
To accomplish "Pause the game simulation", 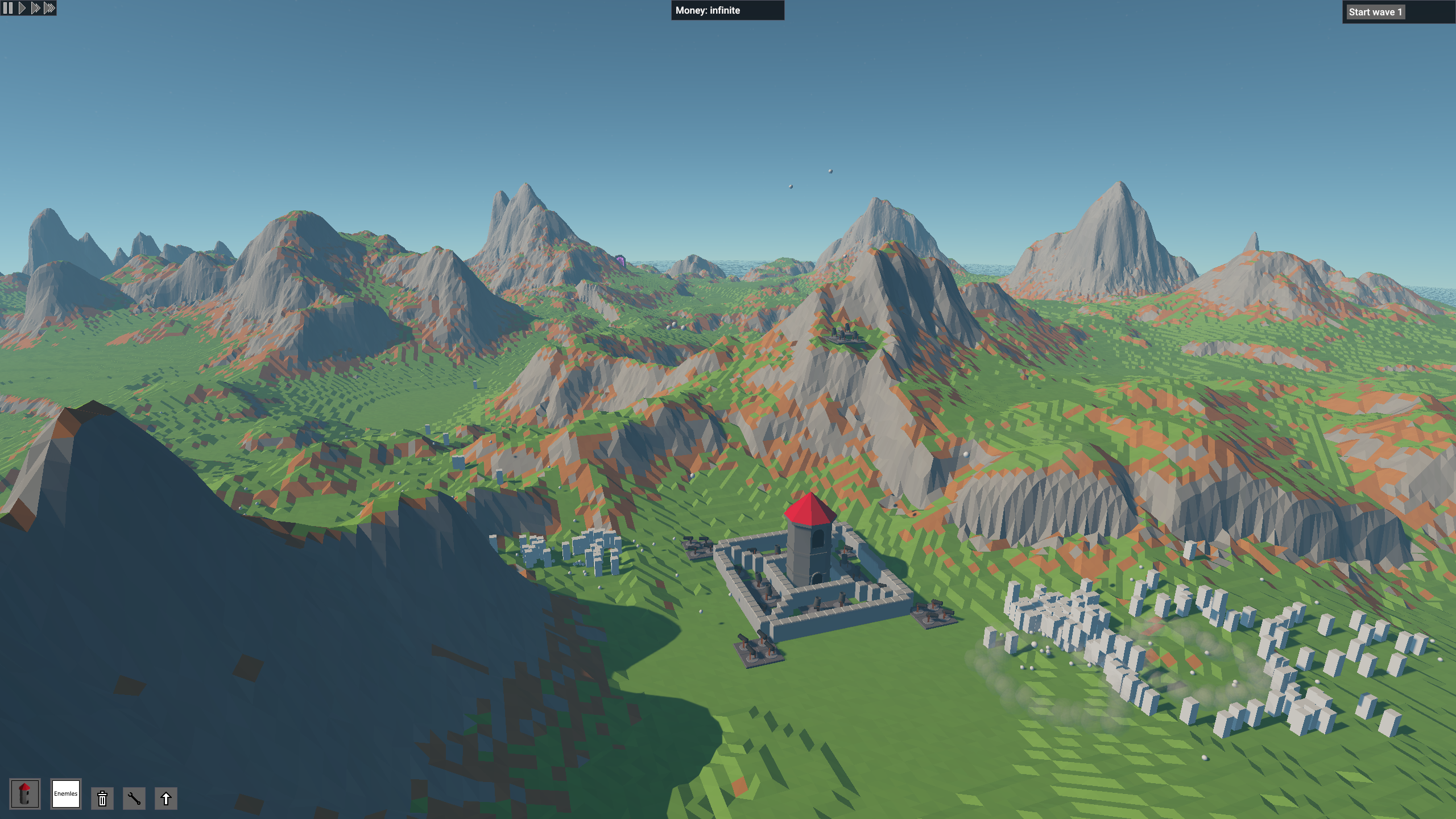I will point(7,8).
